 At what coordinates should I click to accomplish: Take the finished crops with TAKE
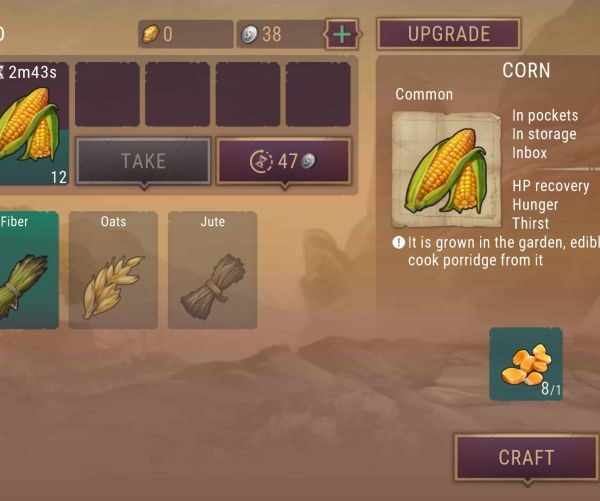click(143, 161)
